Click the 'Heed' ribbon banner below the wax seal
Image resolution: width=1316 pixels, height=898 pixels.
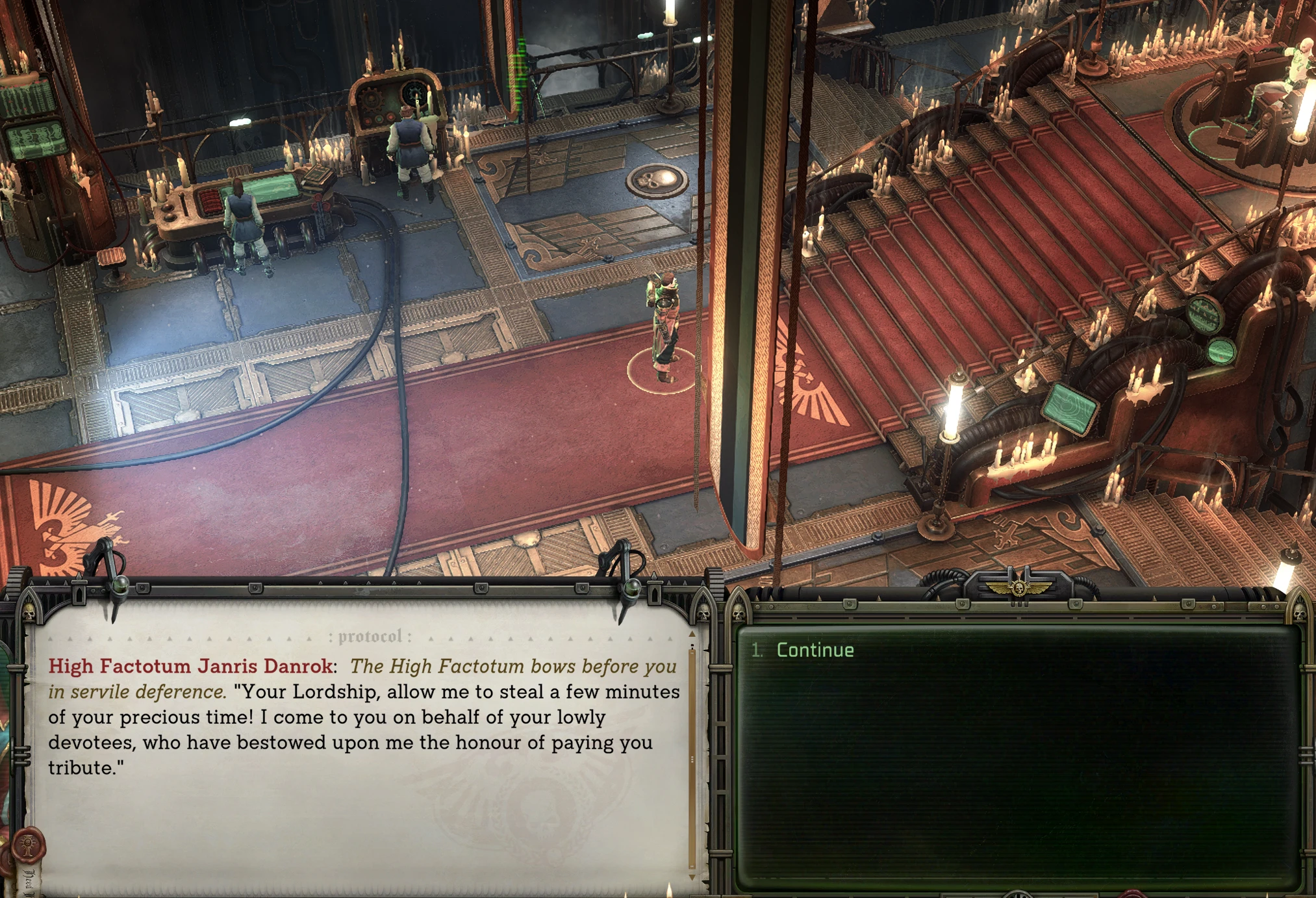click(29, 881)
